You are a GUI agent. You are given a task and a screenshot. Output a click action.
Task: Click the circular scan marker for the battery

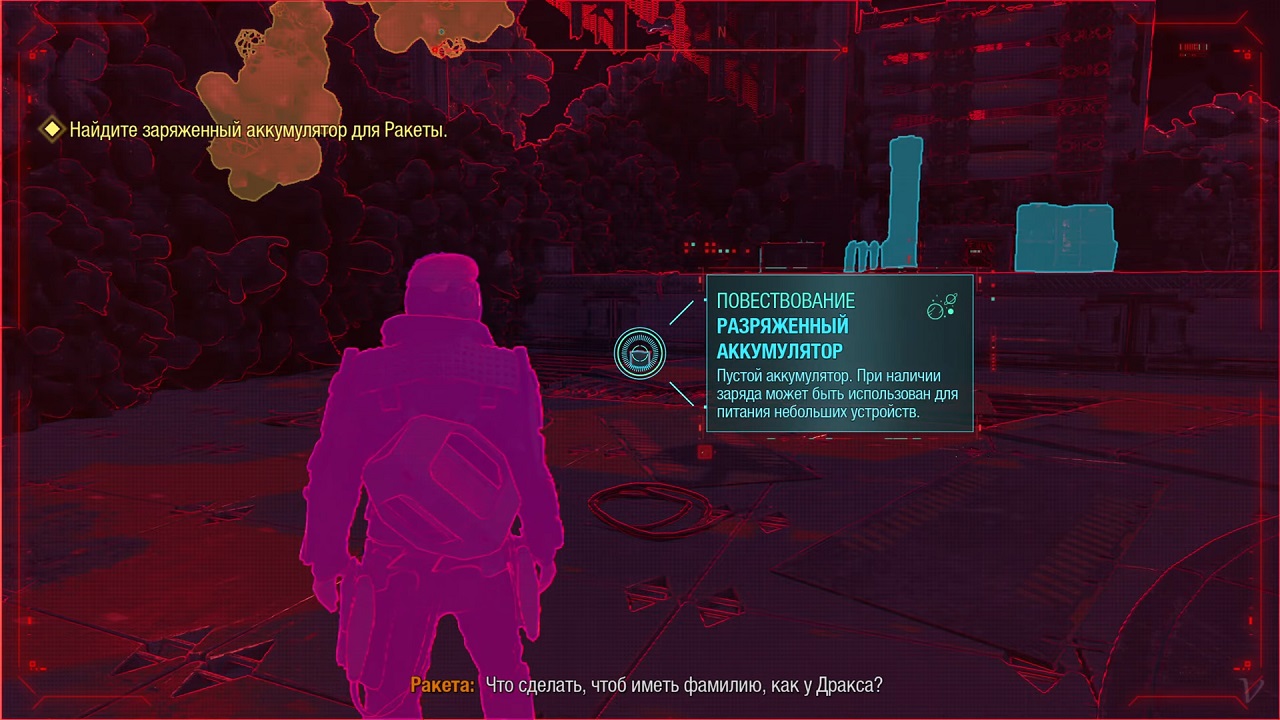pos(640,353)
